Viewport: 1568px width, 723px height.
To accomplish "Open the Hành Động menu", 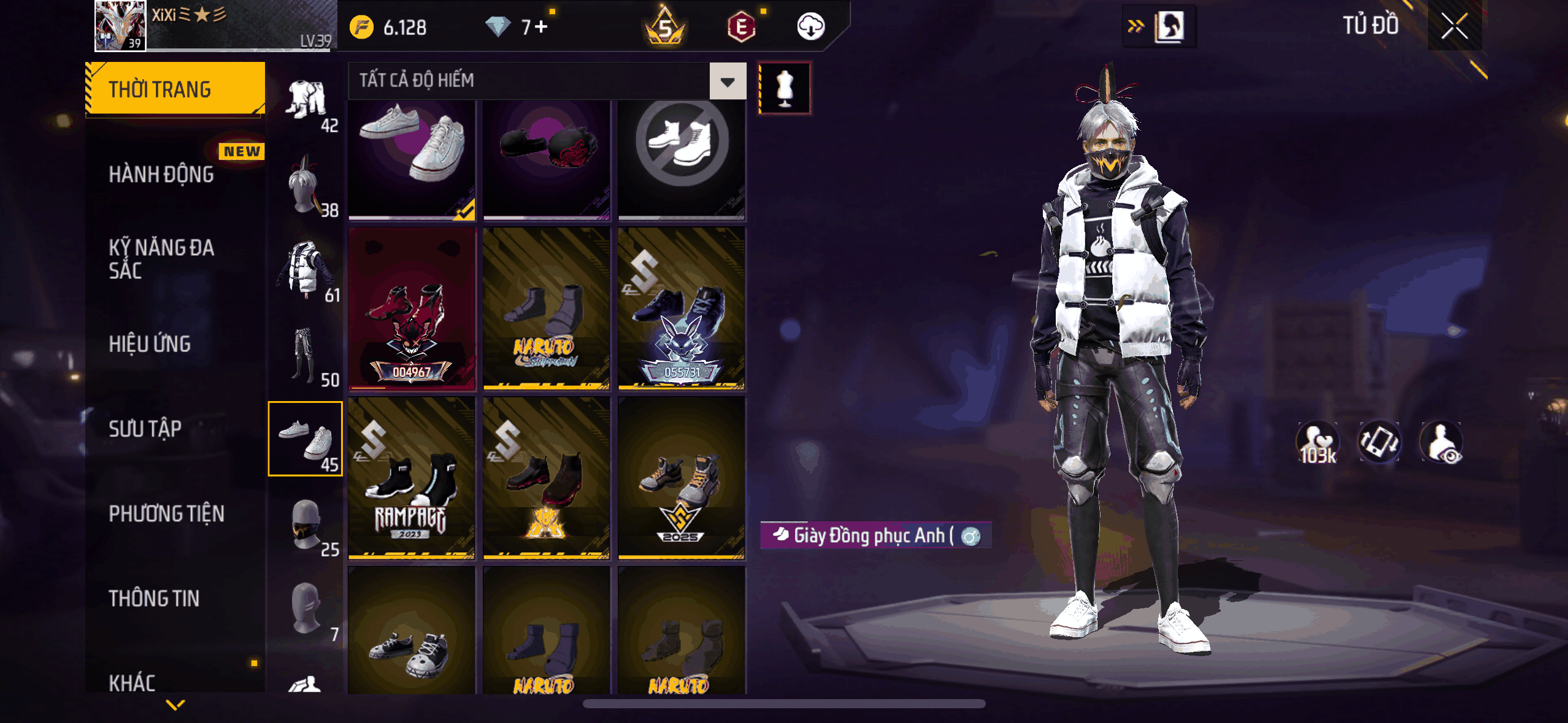I will click(x=161, y=174).
